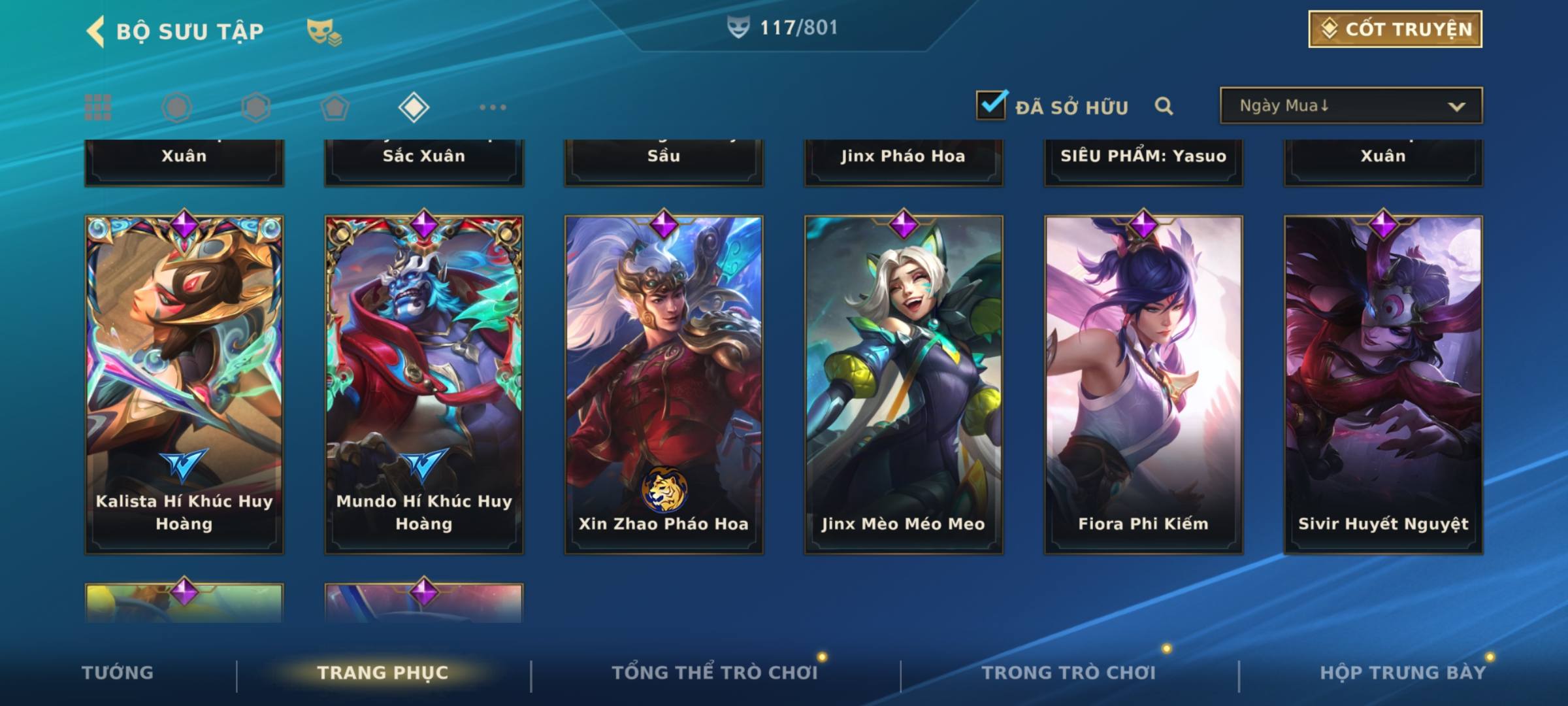
Task: Switch to the Tướng tab
Action: click(118, 673)
